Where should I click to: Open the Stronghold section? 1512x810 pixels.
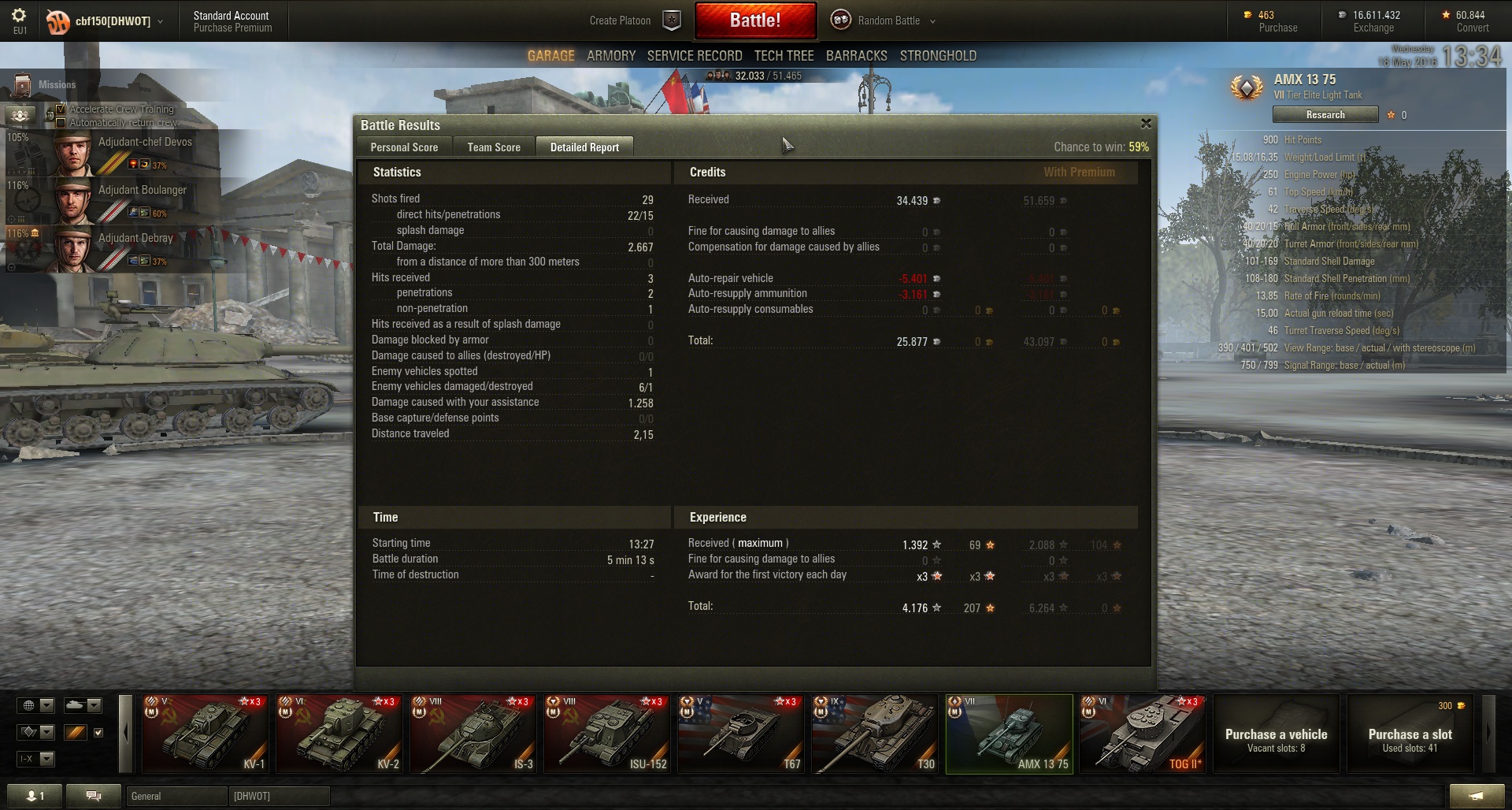[938, 56]
